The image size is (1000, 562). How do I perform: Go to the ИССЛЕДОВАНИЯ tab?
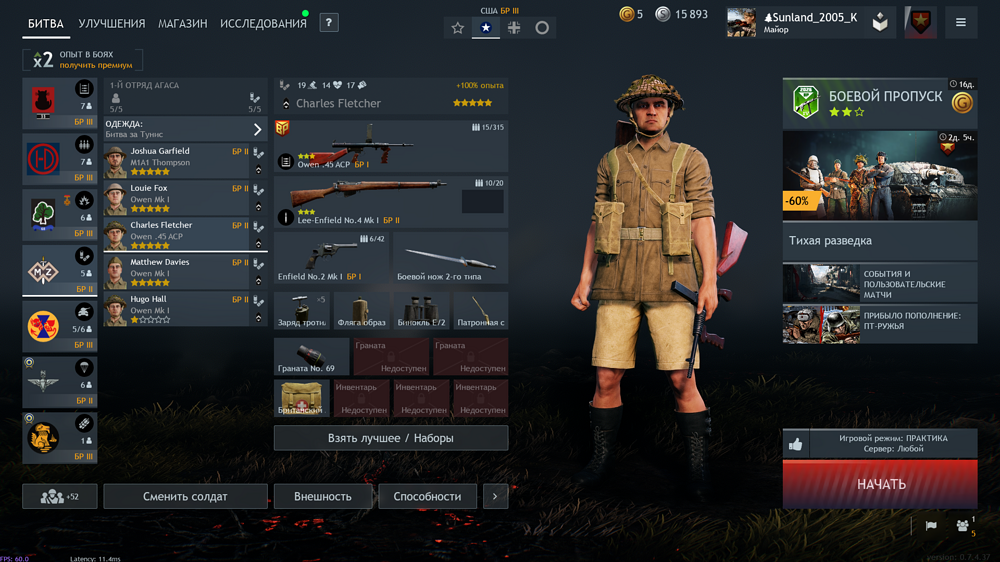pyautogui.click(x=263, y=23)
